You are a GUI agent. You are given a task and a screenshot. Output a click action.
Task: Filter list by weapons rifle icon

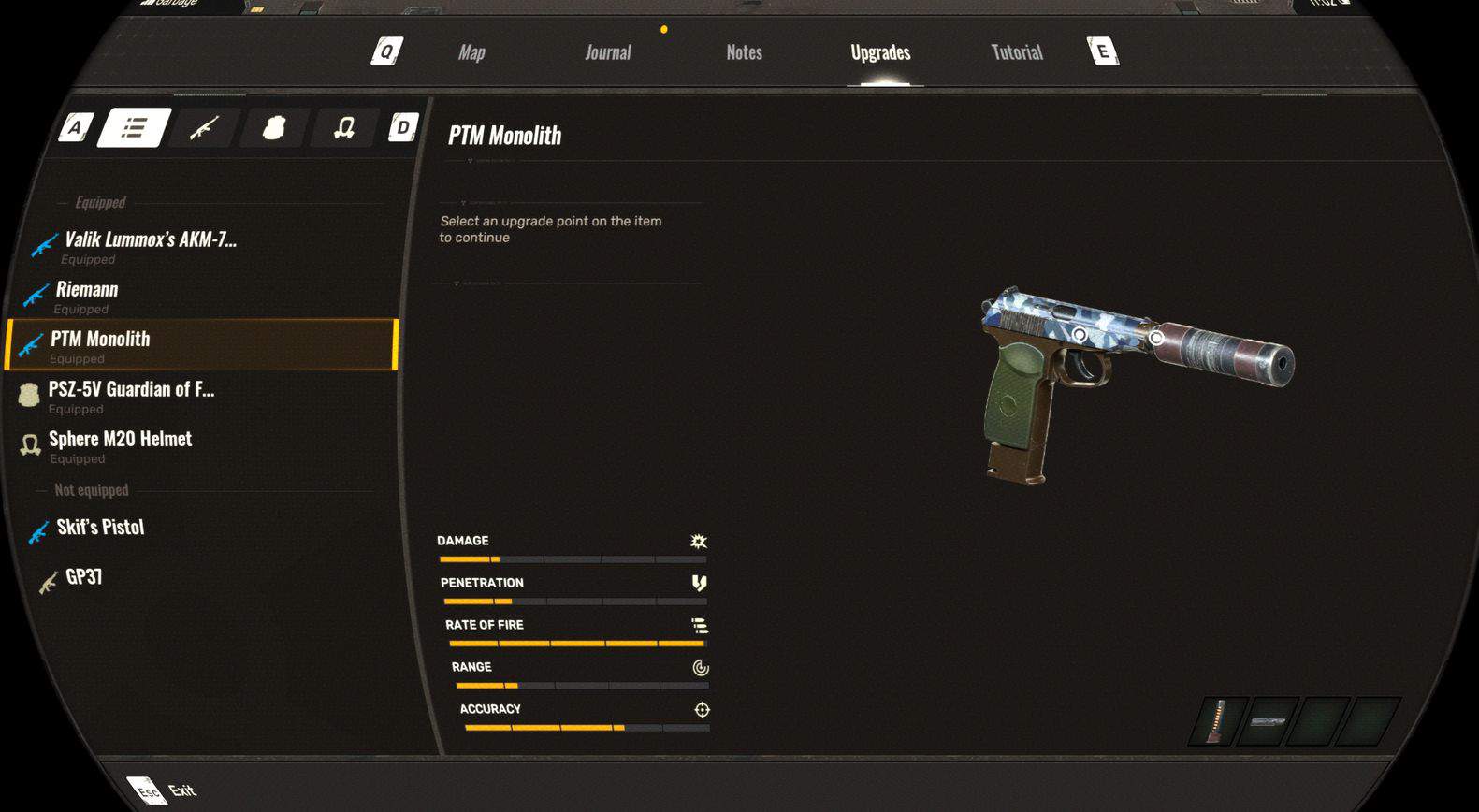(x=204, y=127)
